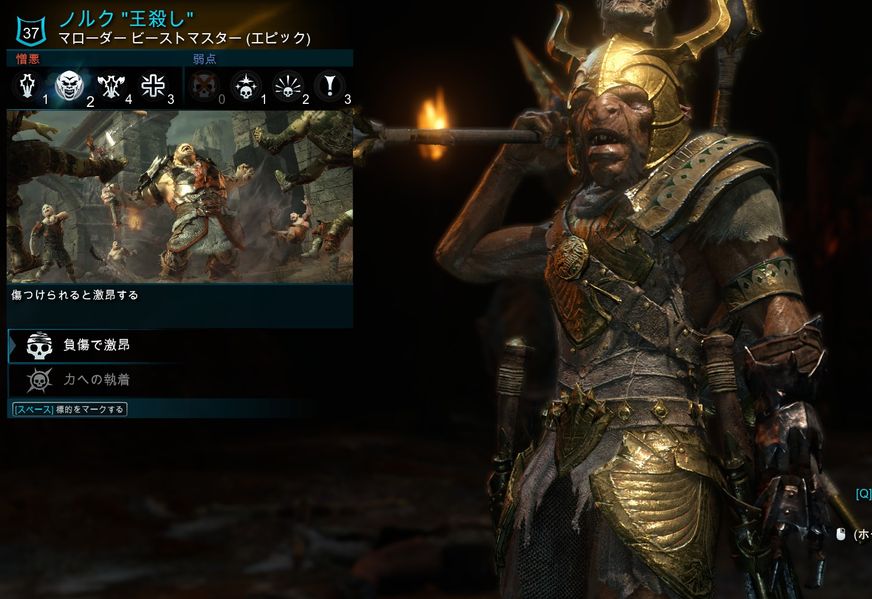
Task: Choose the shield-shaped trait category icon
Action: click(25, 87)
